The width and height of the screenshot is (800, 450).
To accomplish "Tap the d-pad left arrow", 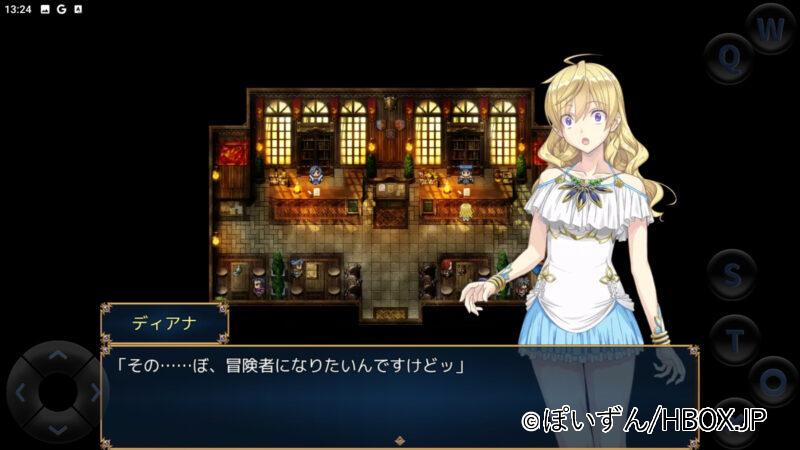I will point(22,392).
